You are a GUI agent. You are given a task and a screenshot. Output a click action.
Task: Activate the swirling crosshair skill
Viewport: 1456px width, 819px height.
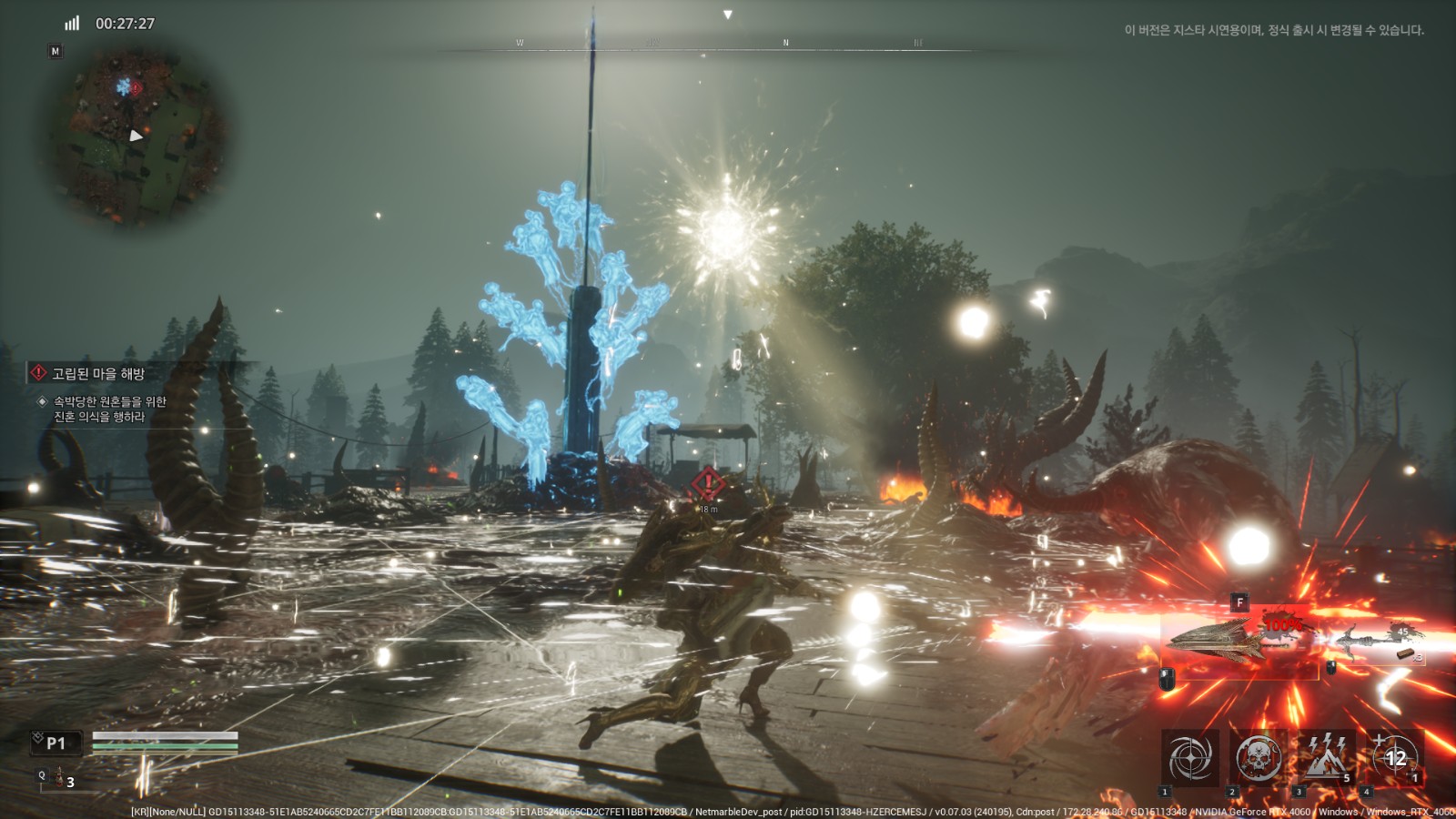pos(1190,758)
